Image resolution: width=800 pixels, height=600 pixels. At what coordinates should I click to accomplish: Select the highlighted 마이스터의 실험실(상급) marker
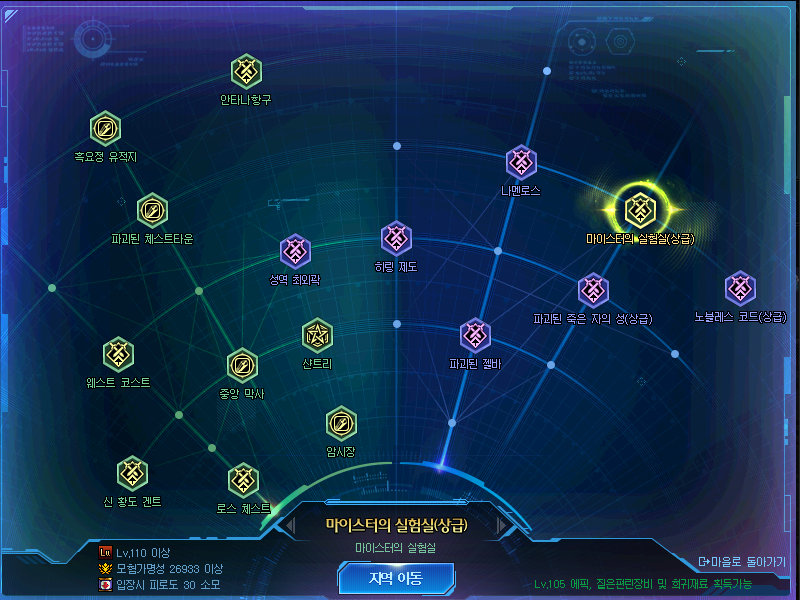[639, 209]
